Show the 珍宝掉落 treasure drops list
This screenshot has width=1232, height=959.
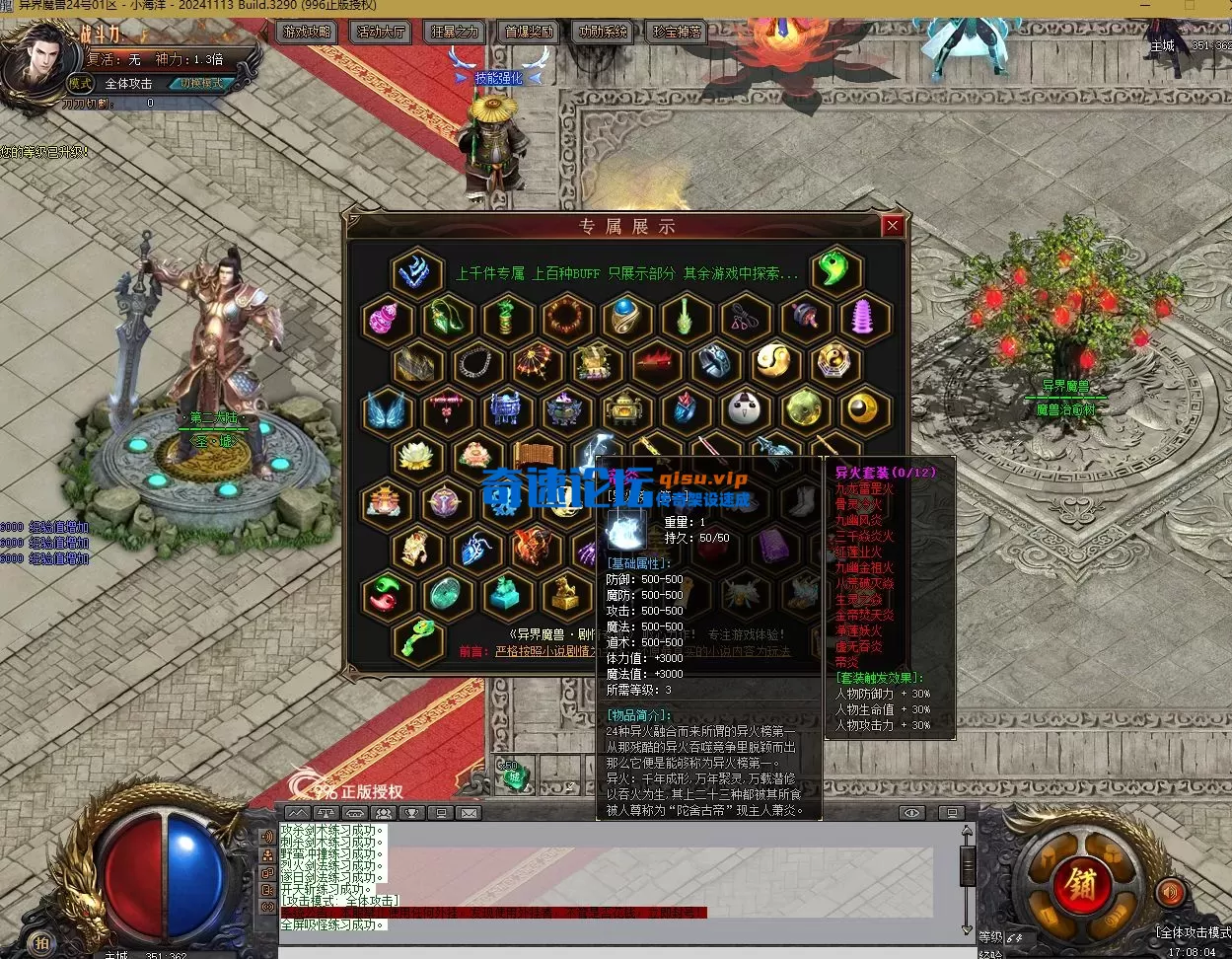[677, 32]
